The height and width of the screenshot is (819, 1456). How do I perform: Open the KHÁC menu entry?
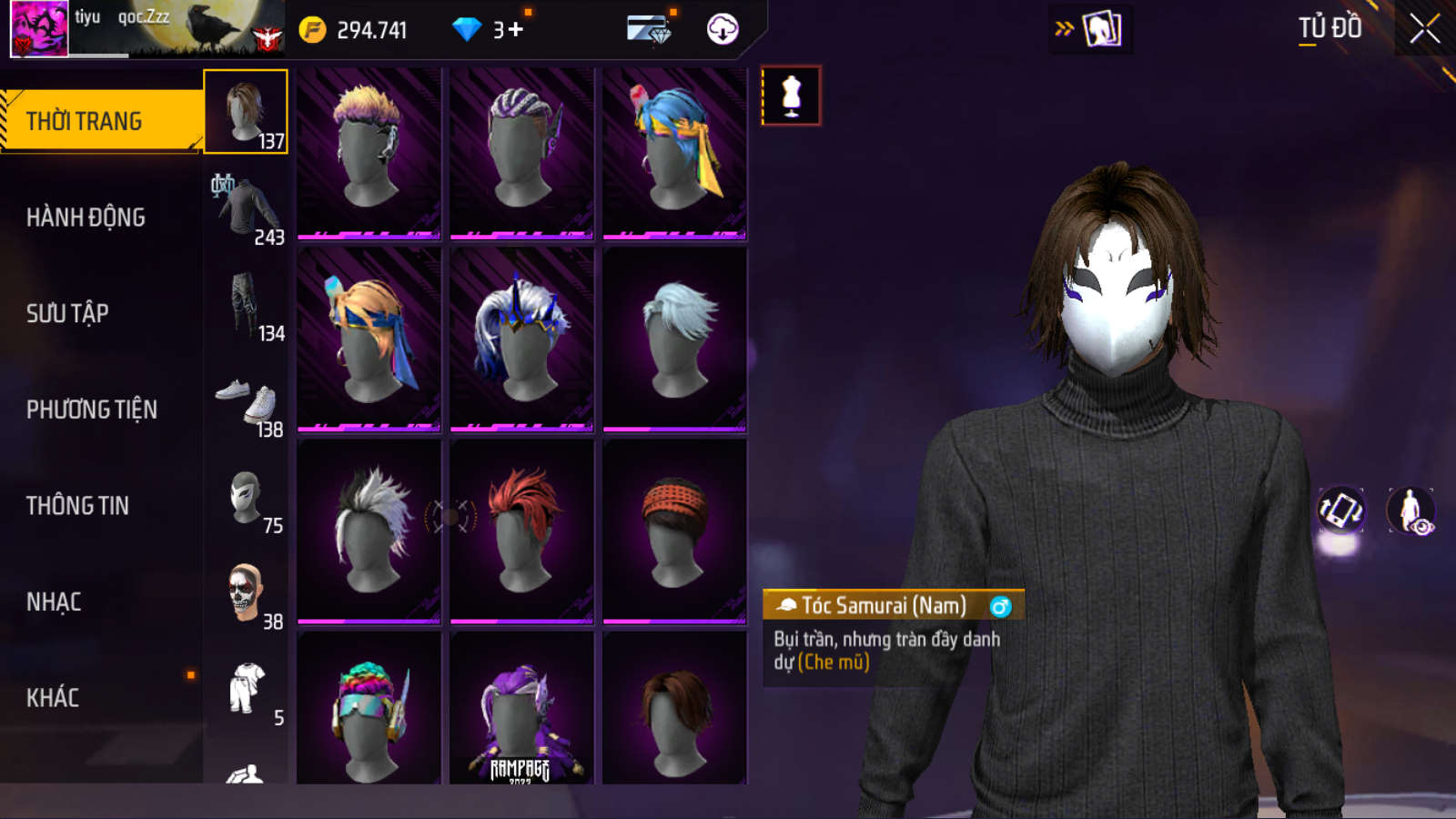click(x=53, y=698)
